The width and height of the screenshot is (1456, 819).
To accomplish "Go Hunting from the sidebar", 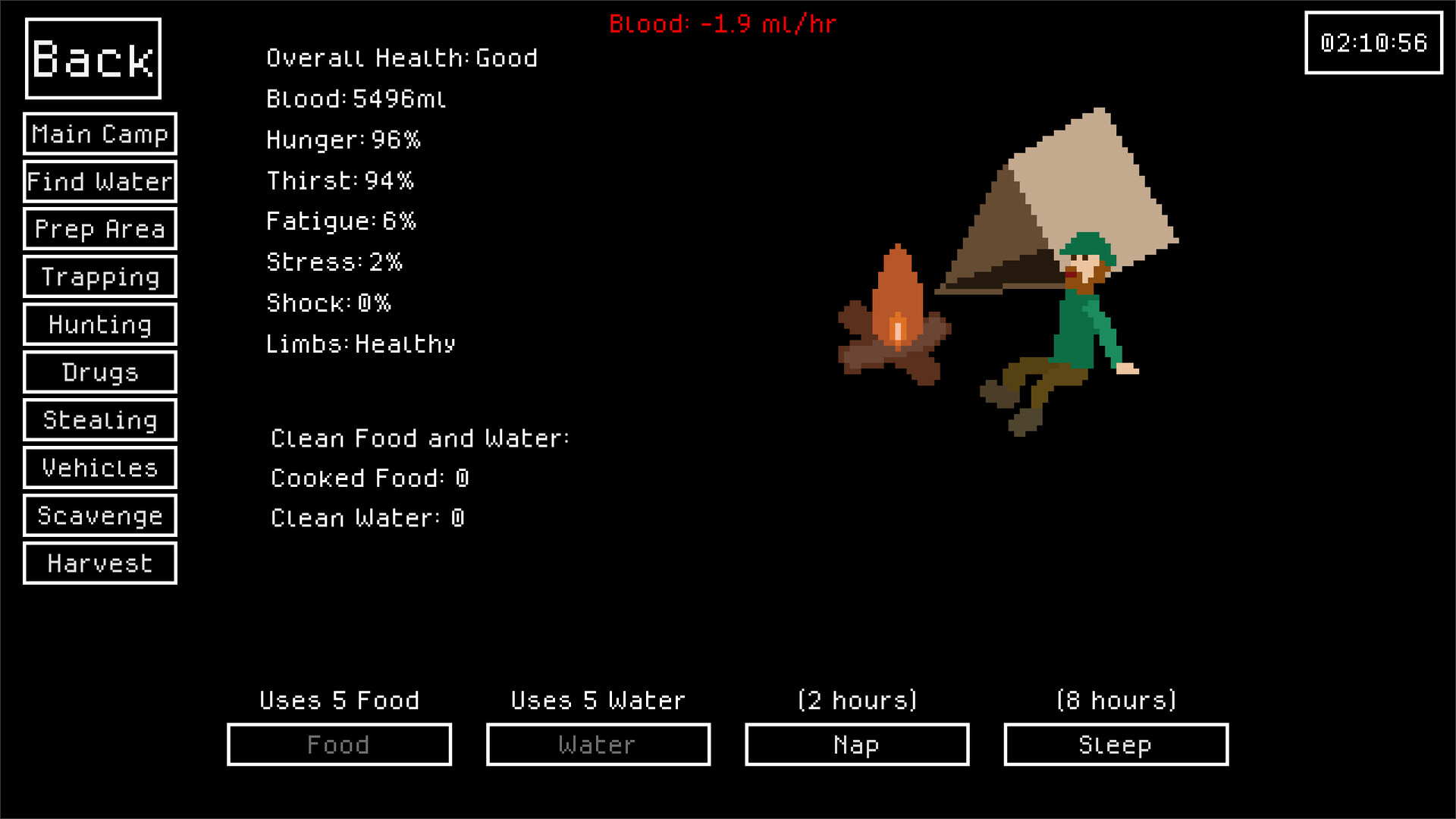I will coord(99,325).
